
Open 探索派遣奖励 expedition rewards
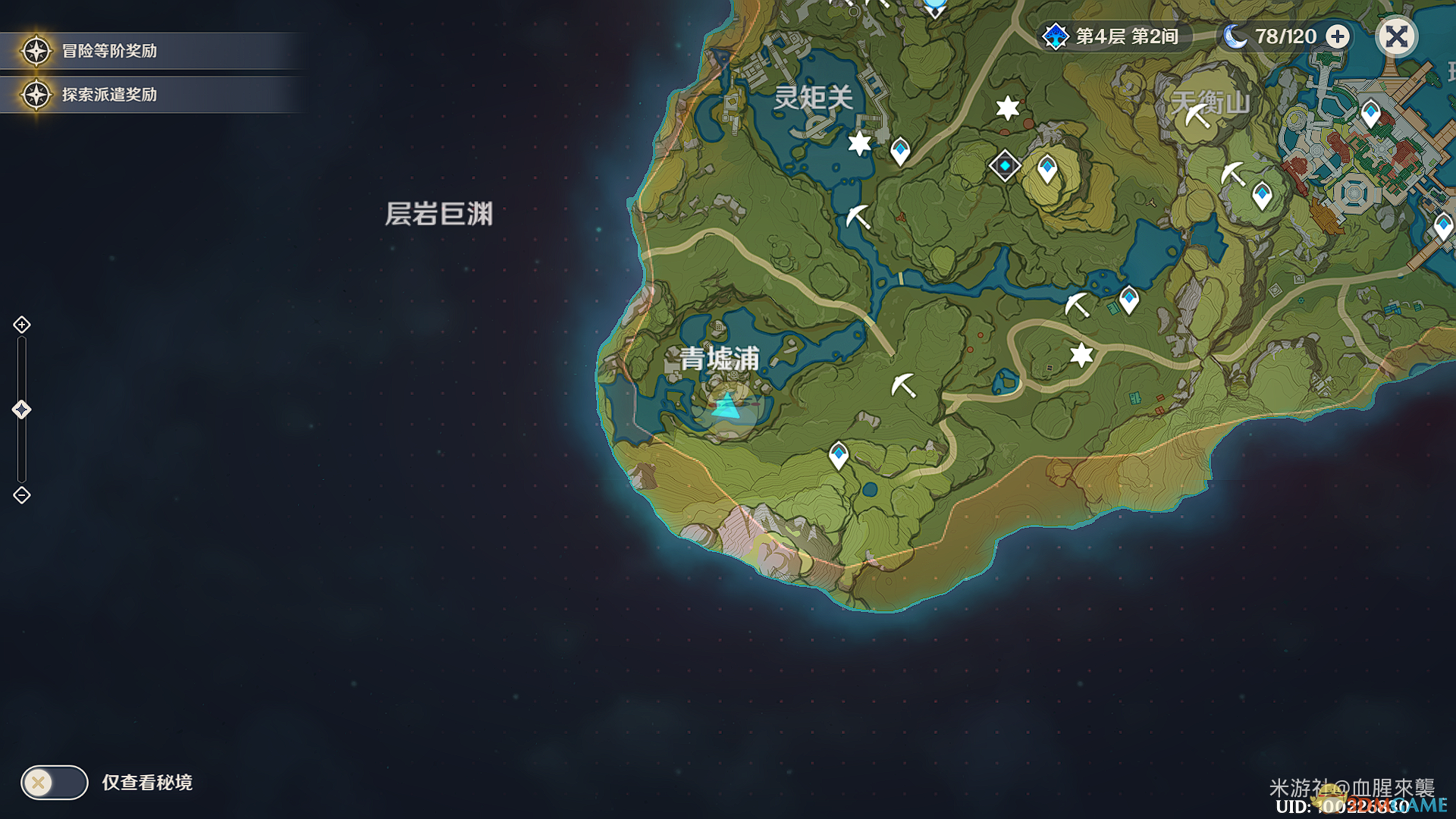pos(109,95)
